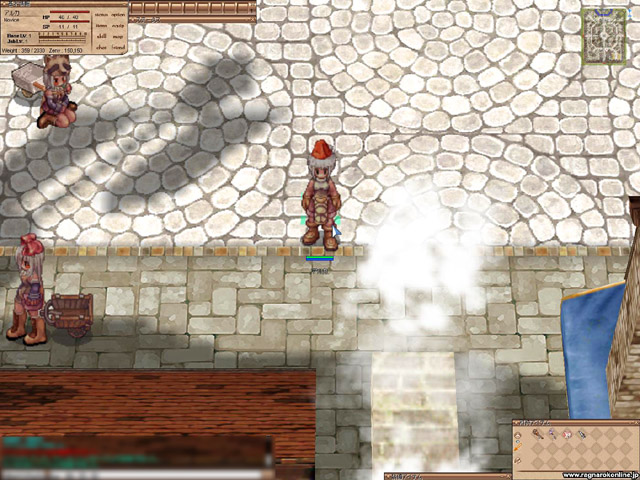
Task: Open the skill list button
Action: click(x=102, y=36)
